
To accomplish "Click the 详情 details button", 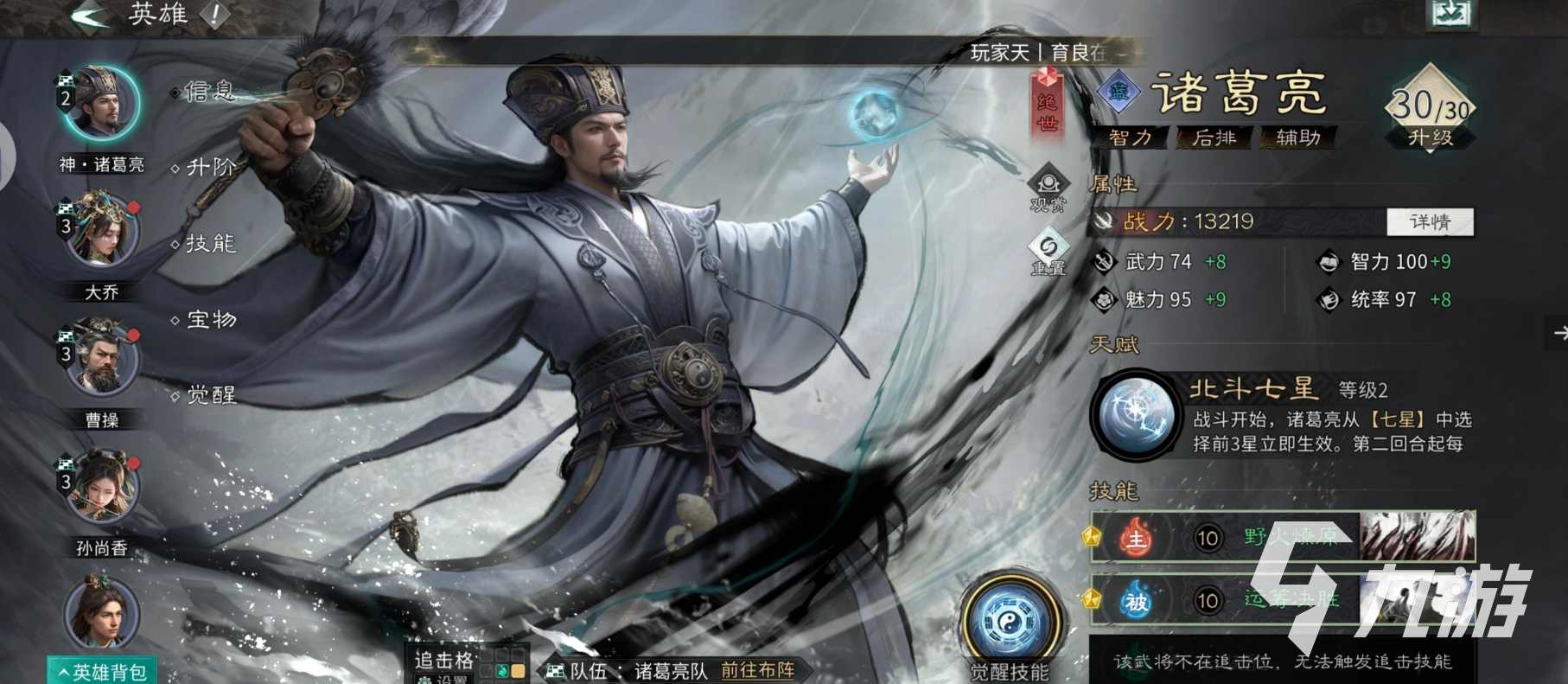I will [1430, 222].
